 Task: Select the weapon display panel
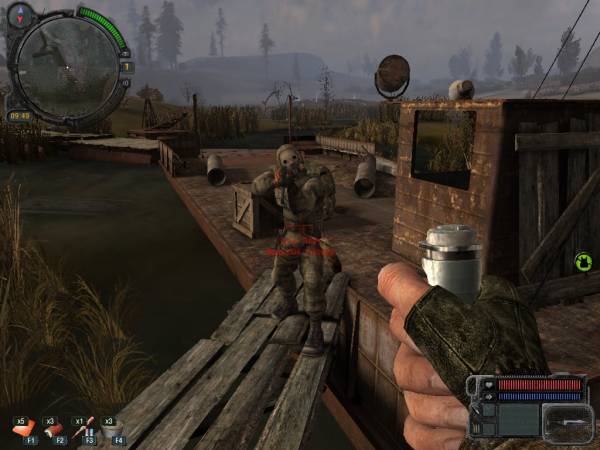pos(567,421)
